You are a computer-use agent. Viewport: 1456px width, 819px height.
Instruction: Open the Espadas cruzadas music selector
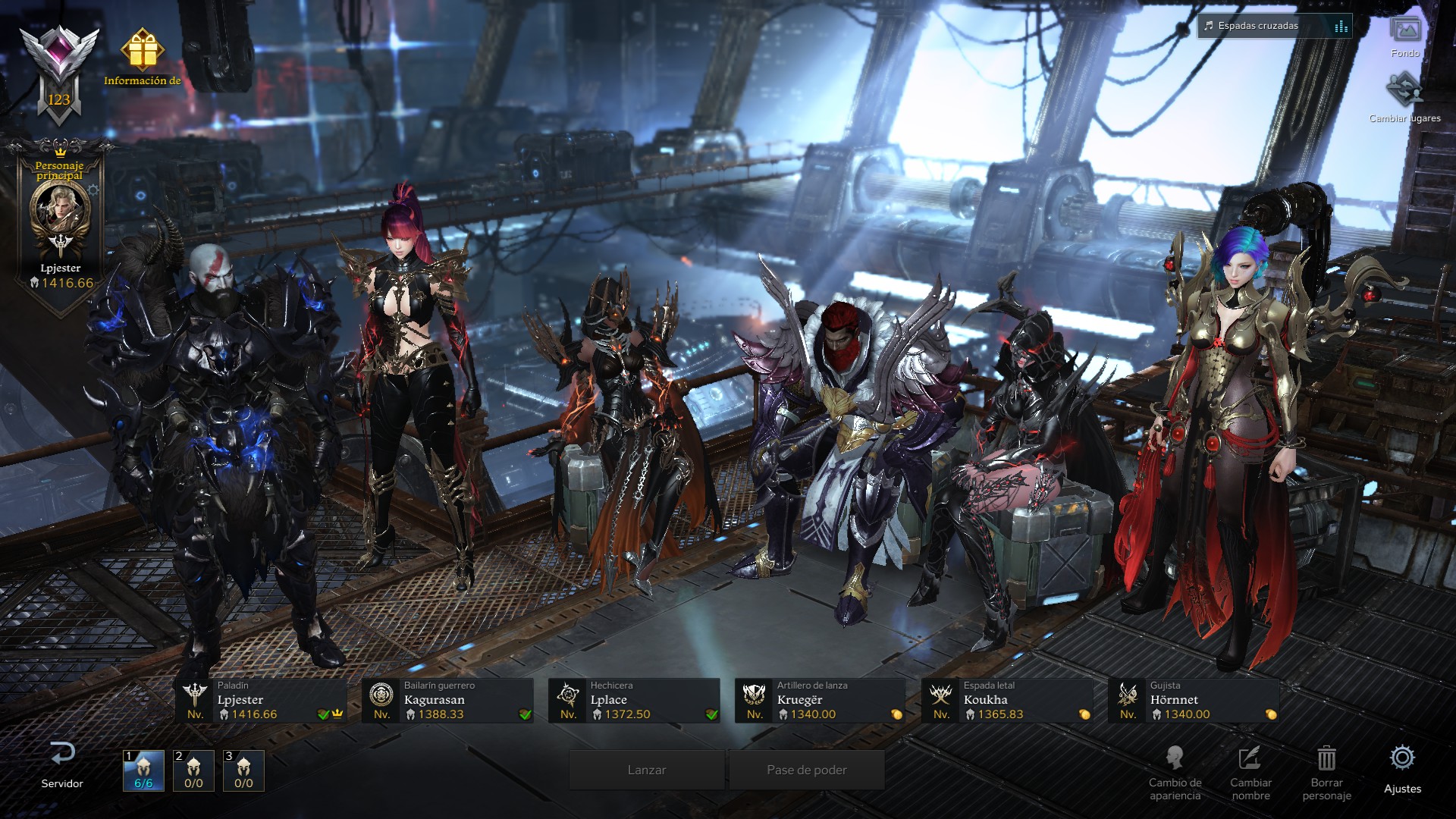click(x=1275, y=26)
